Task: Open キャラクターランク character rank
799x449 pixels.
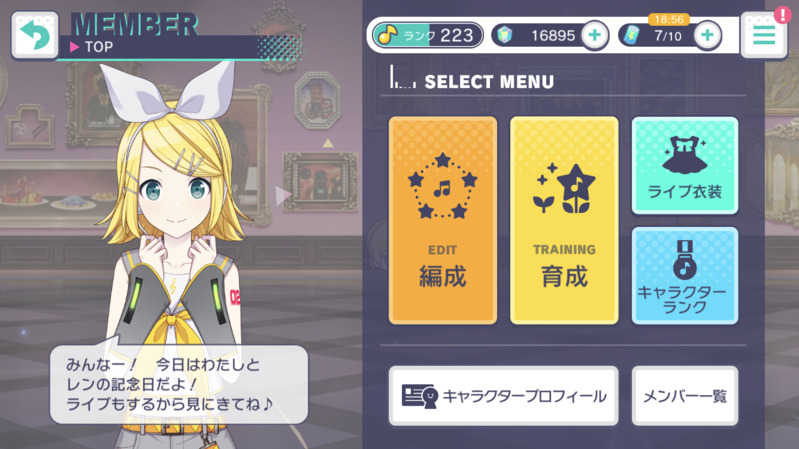Action: (685, 275)
